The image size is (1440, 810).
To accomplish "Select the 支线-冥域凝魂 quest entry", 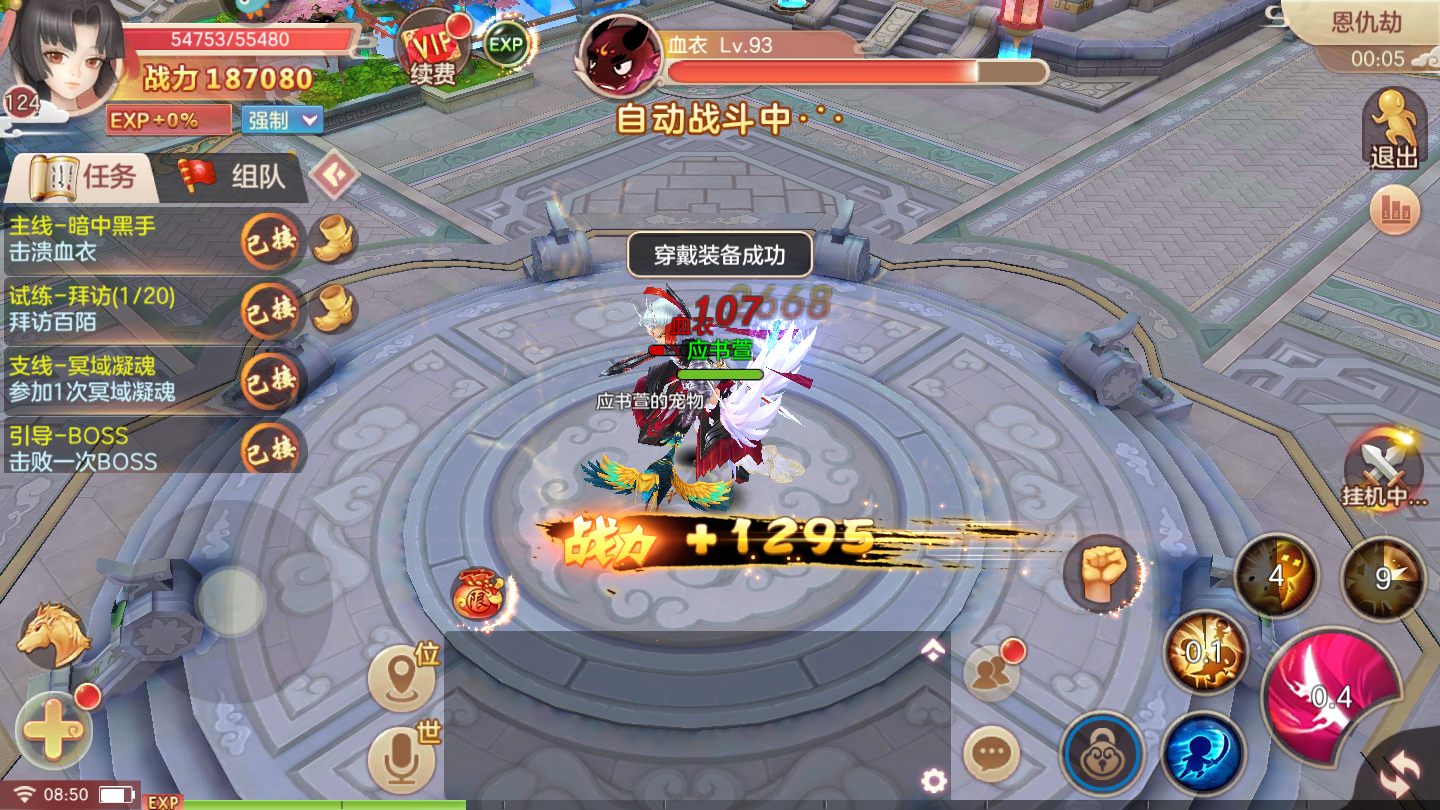I will [120, 379].
